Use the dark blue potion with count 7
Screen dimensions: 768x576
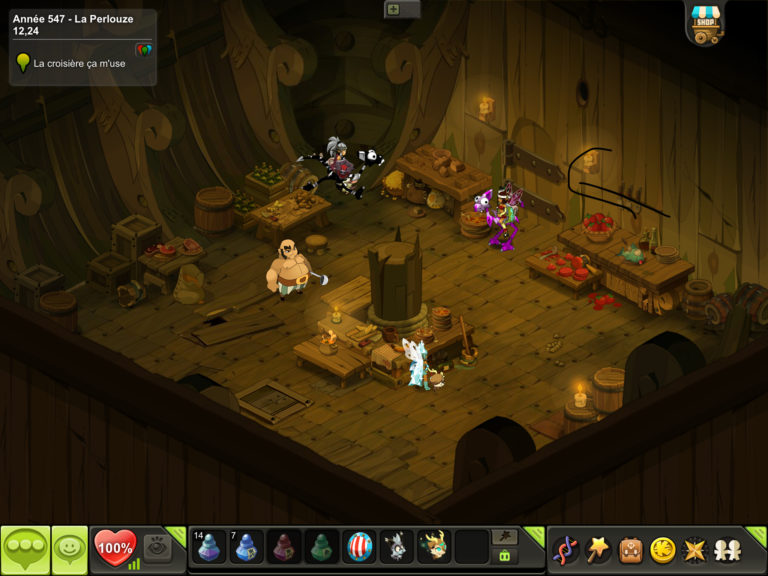tap(246, 547)
